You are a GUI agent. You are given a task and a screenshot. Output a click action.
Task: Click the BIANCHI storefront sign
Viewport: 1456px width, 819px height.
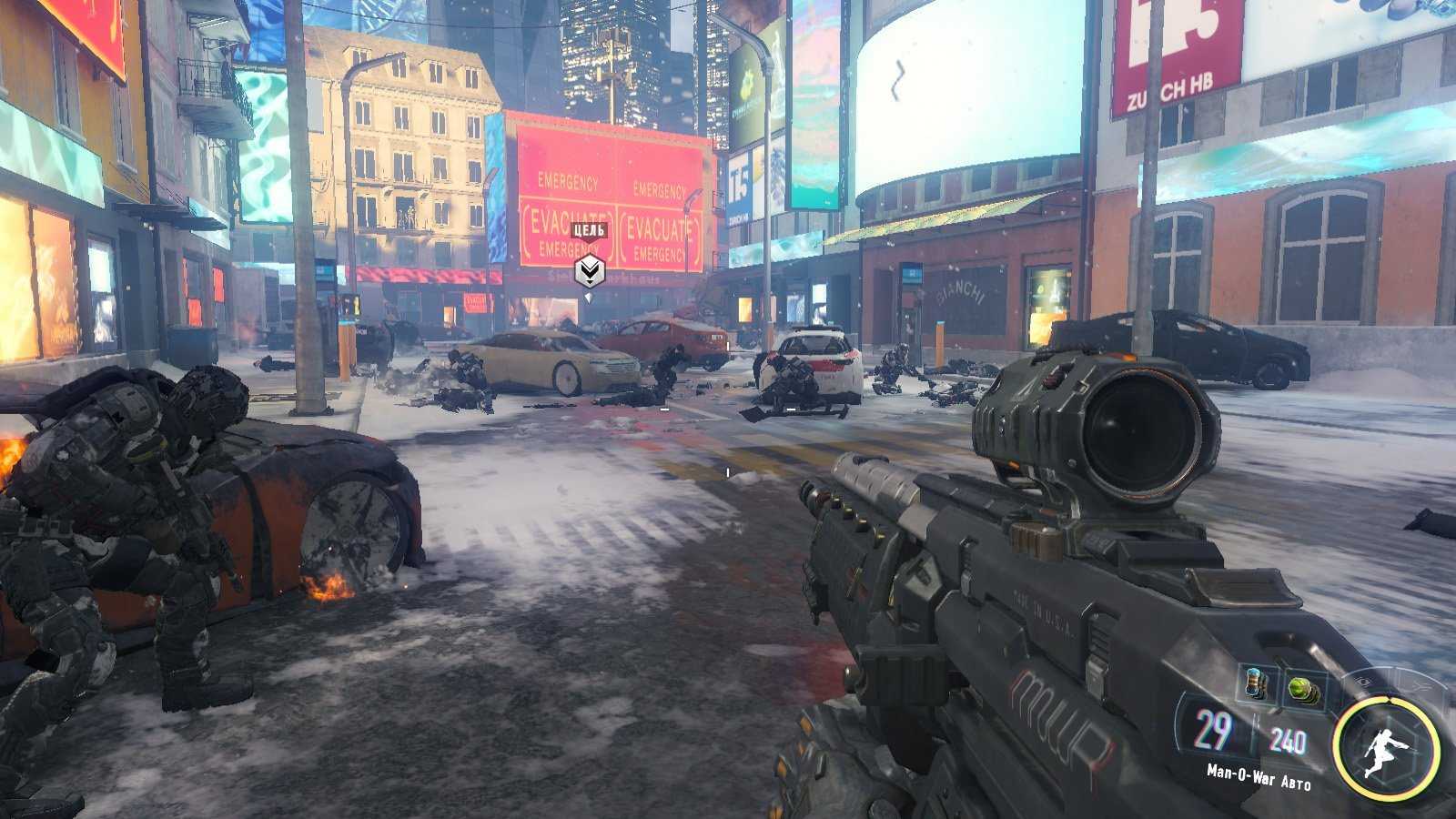tap(961, 289)
